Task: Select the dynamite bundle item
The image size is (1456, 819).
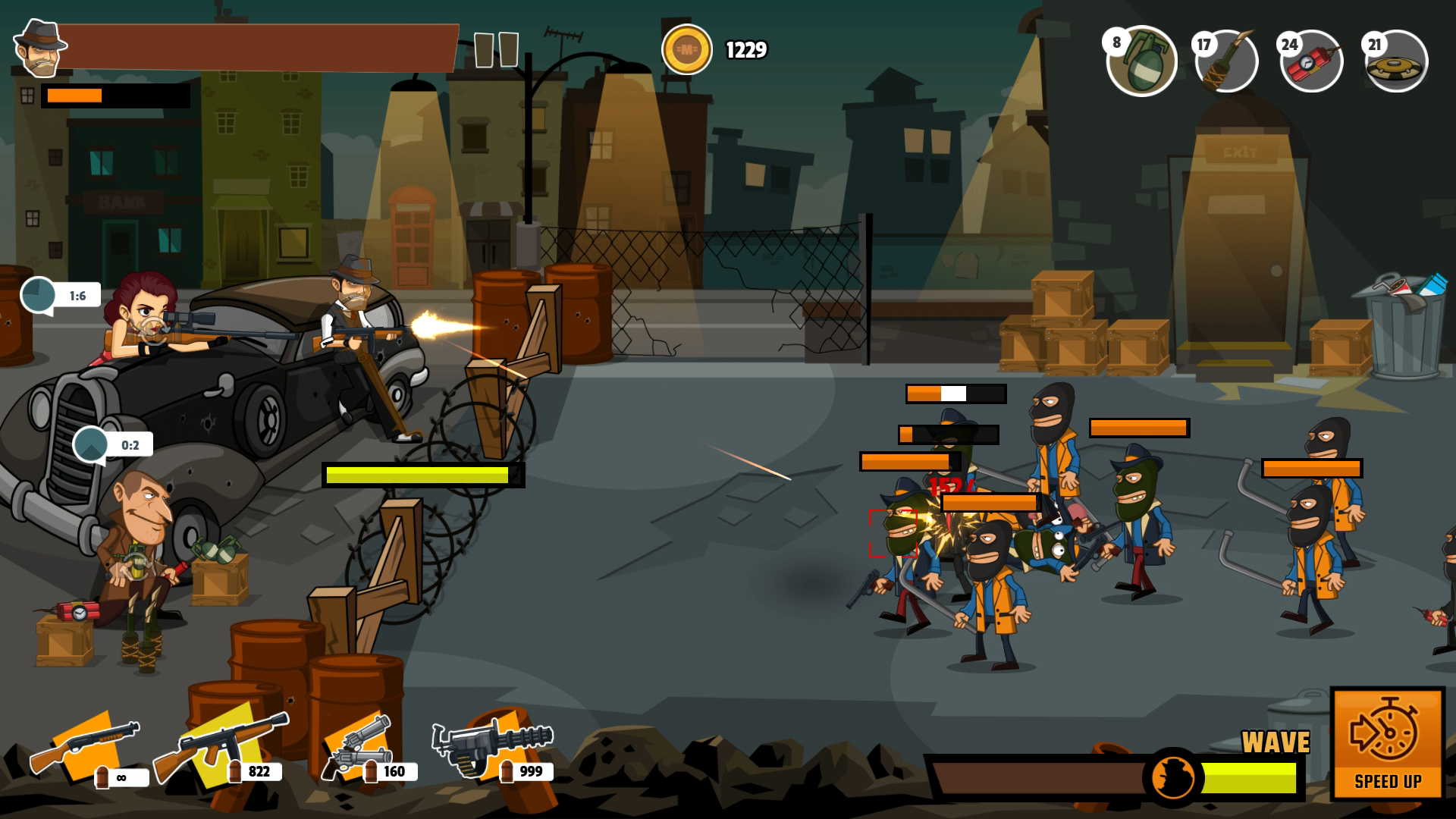Action: tap(1311, 61)
